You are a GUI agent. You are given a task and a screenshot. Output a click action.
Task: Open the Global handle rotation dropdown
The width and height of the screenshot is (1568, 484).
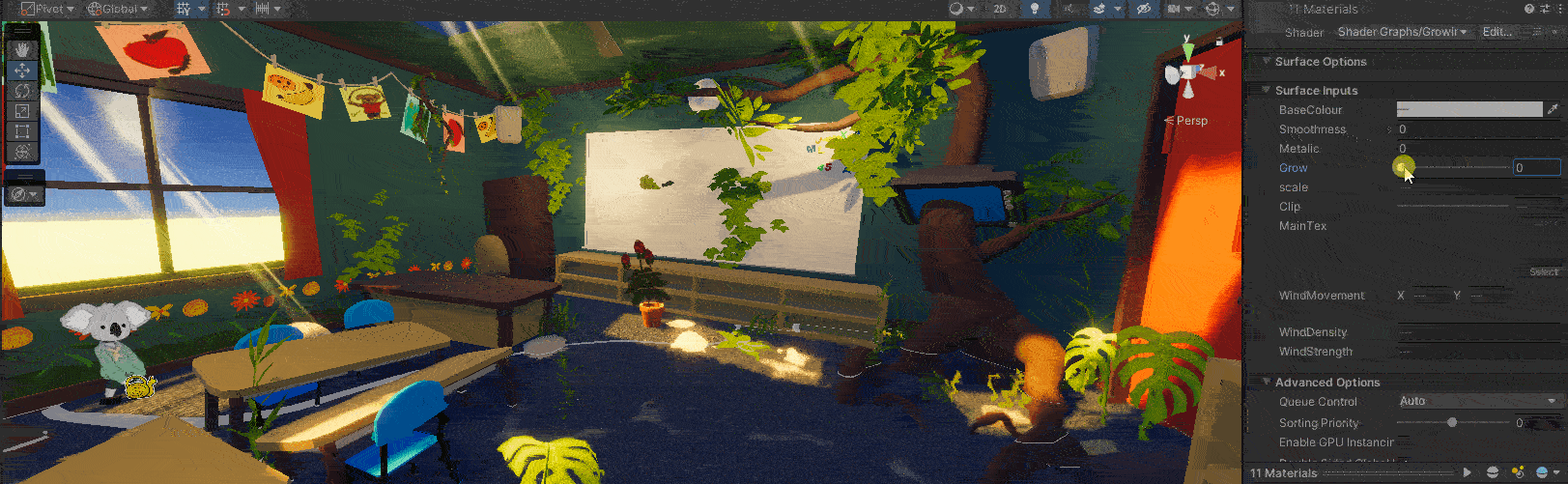click(118, 9)
